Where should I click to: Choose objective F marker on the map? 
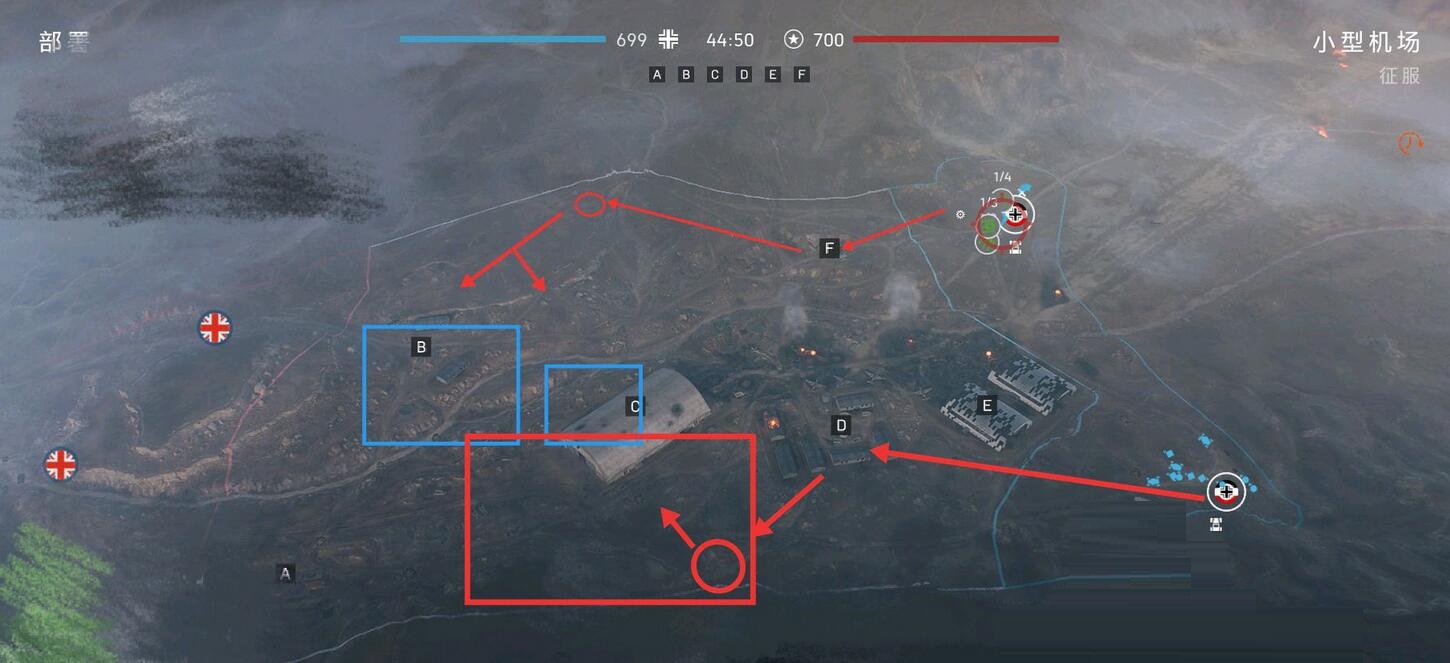(829, 248)
